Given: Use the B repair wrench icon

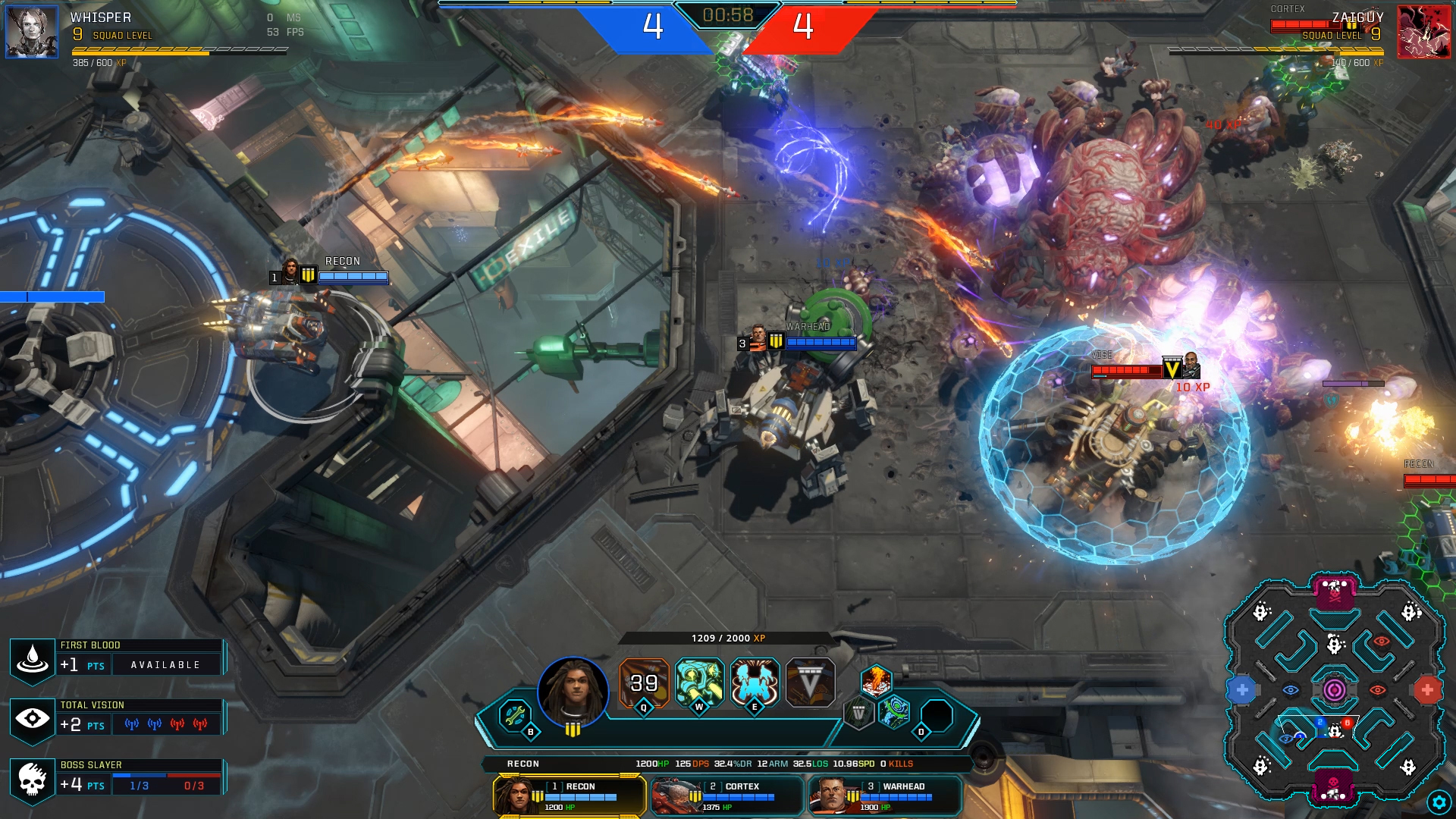Looking at the screenshot, I should click(513, 714).
